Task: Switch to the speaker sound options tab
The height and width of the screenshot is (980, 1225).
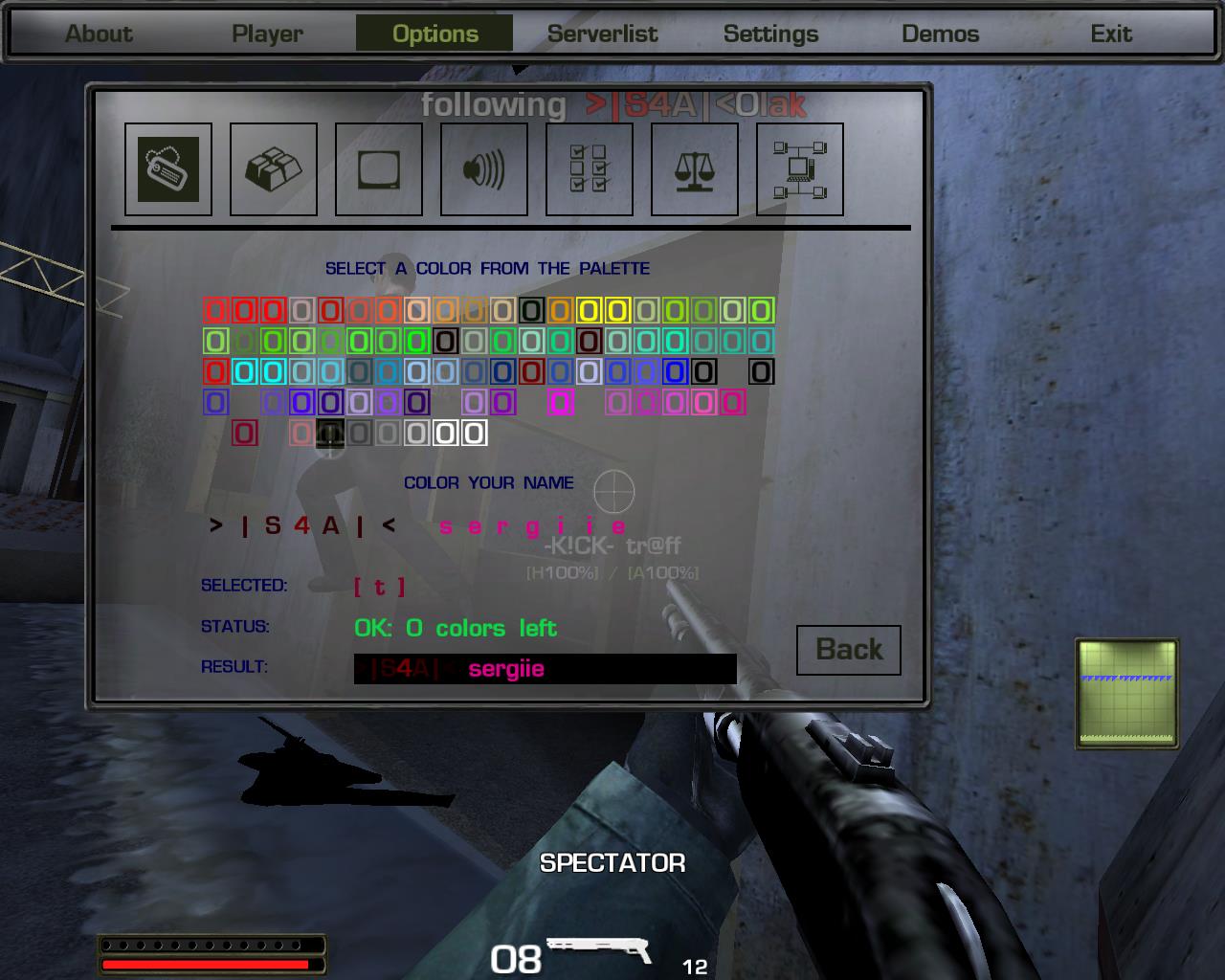Action: click(x=484, y=169)
